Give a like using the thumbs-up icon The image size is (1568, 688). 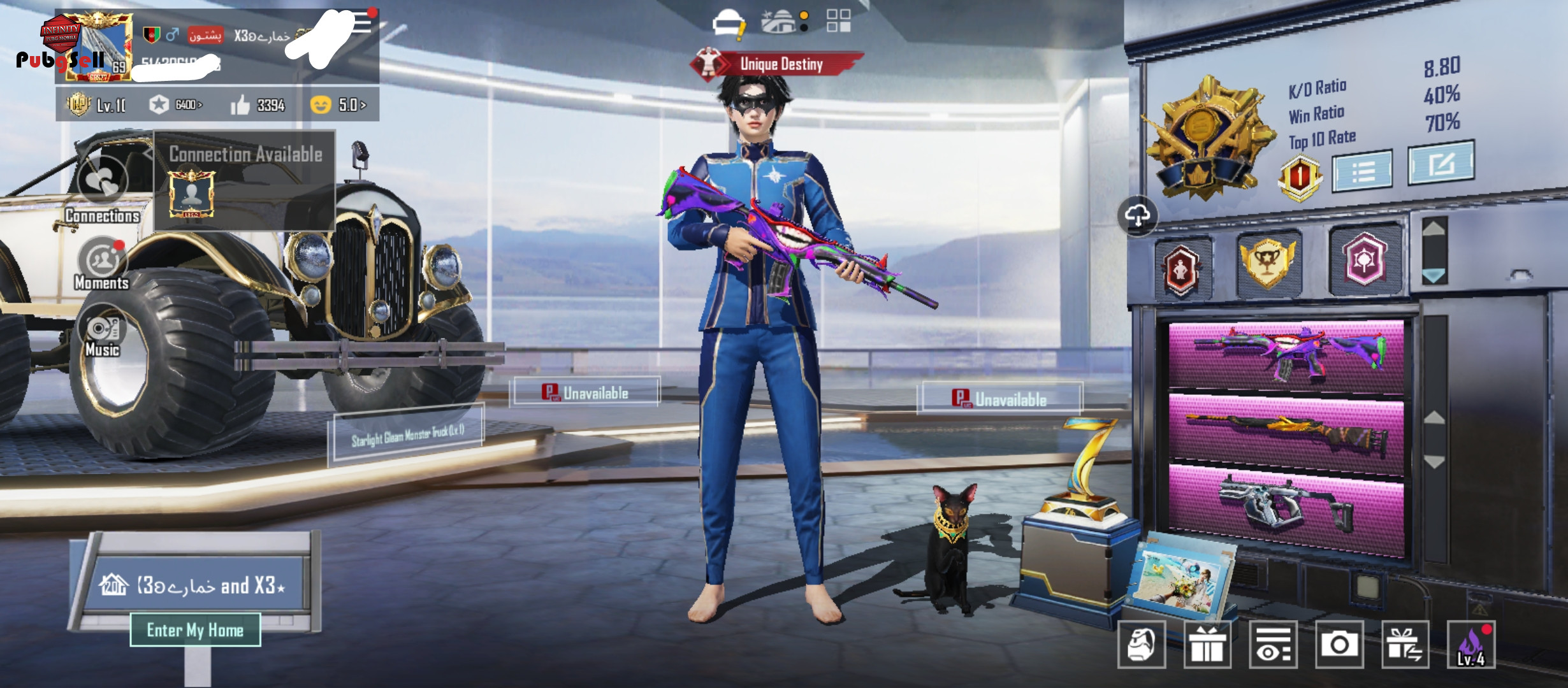point(240,105)
